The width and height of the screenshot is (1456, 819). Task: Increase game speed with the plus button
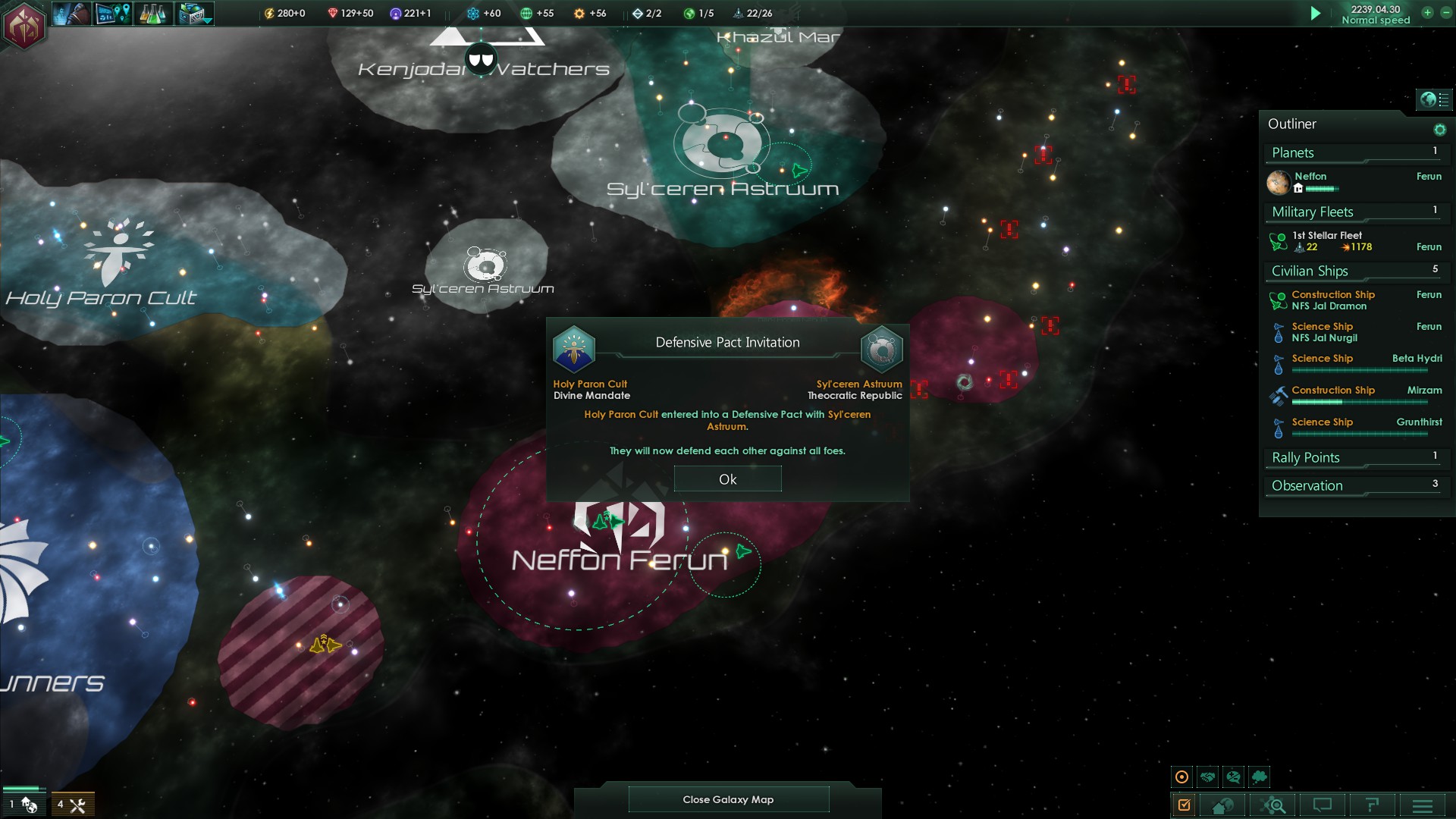coord(1427,13)
